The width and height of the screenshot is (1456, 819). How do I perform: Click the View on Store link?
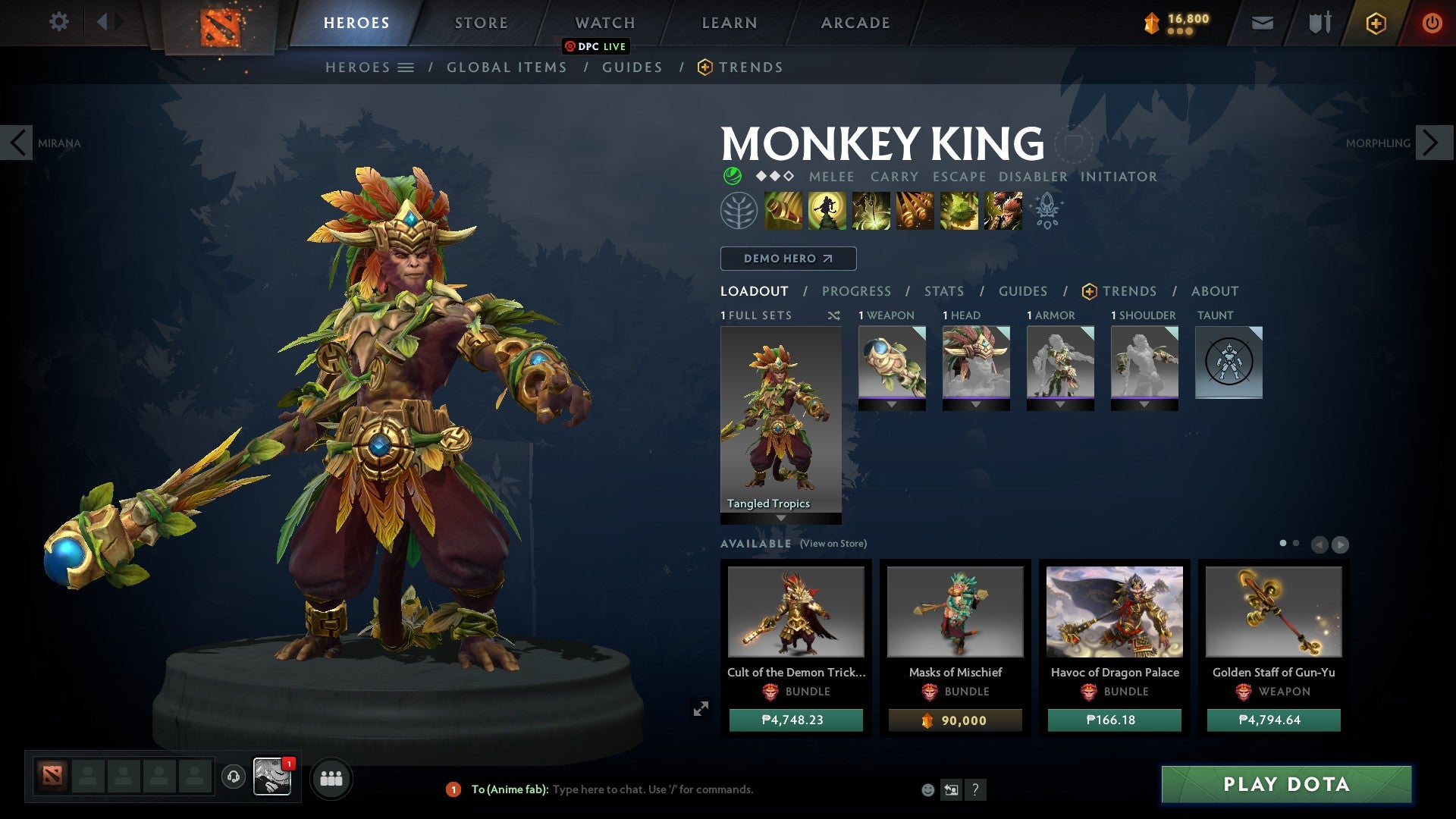(x=832, y=544)
